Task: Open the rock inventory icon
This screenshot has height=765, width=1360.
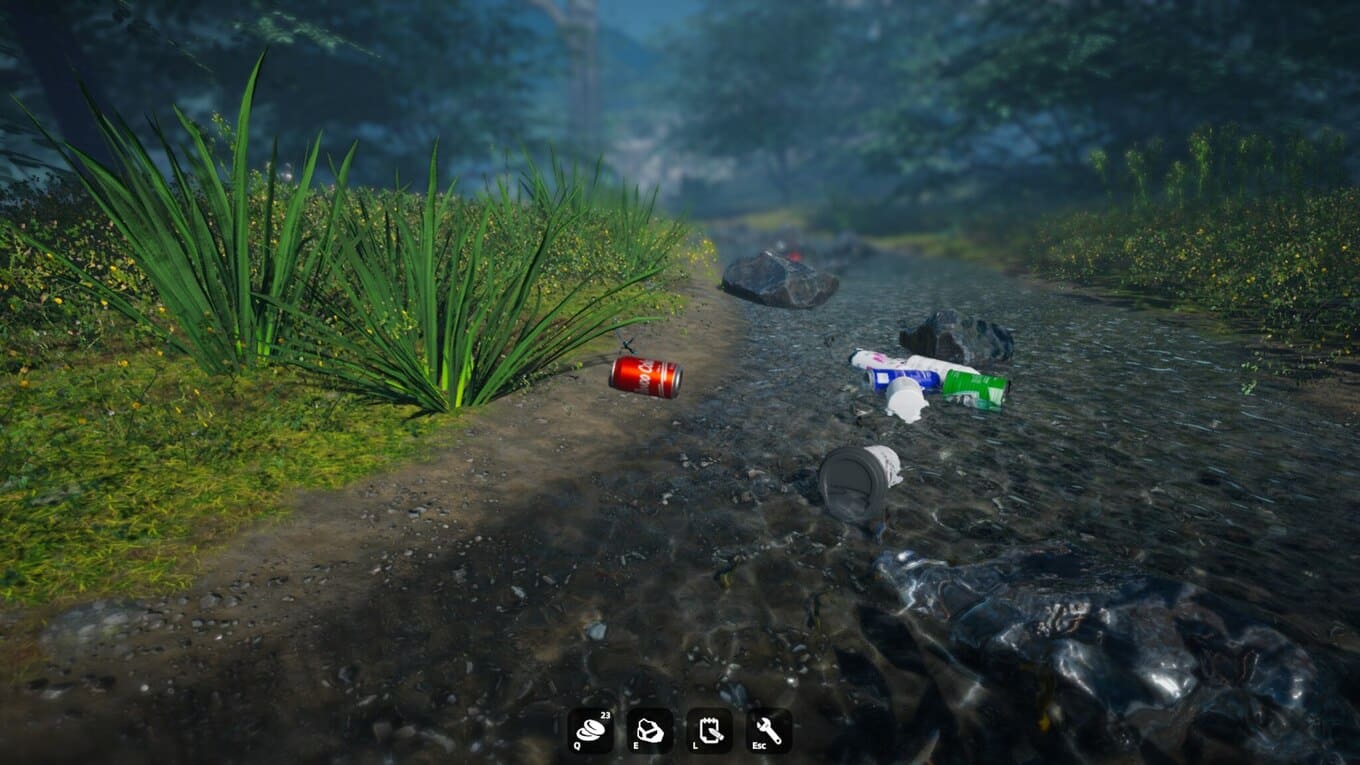Action: coord(650,731)
